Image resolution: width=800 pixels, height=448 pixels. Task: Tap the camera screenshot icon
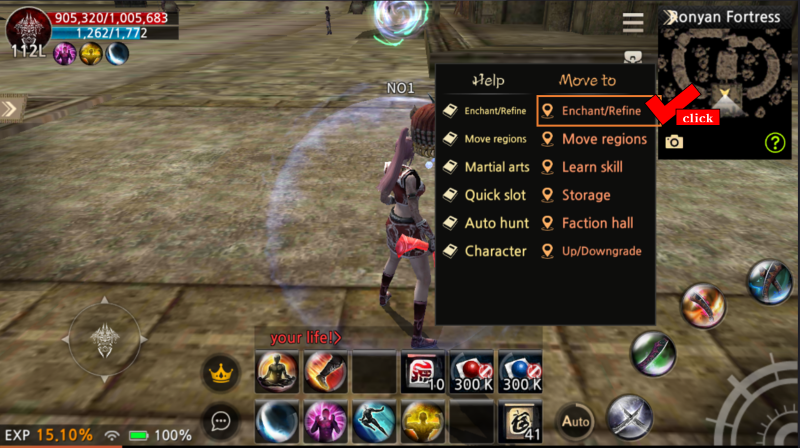675,142
